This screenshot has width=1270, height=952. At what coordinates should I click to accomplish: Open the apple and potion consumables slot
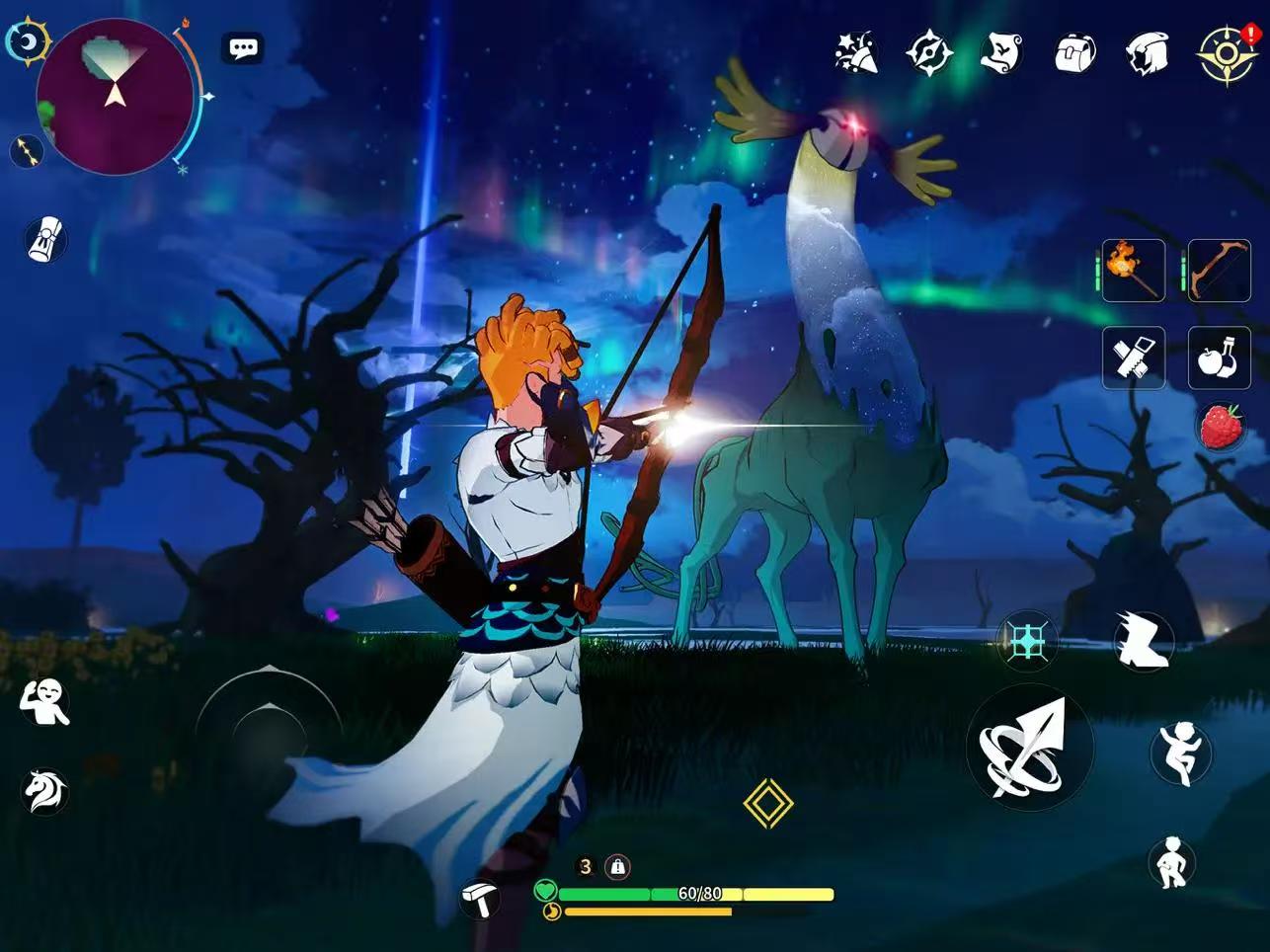pyautogui.click(x=1219, y=357)
